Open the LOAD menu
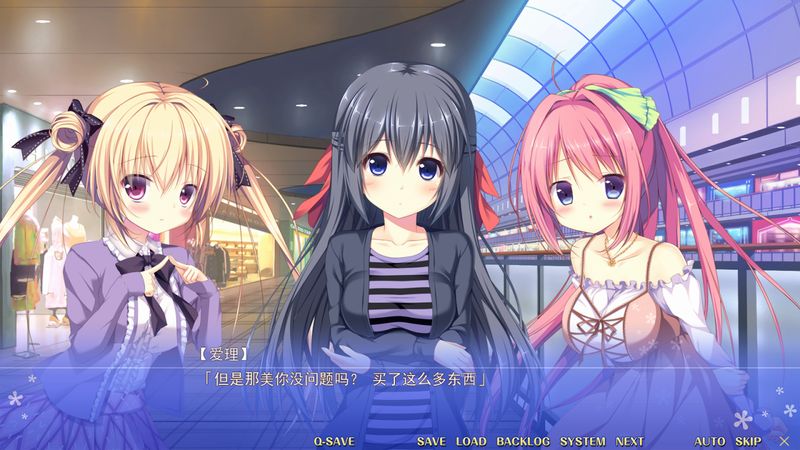The image size is (800, 450). [x=471, y=441]
